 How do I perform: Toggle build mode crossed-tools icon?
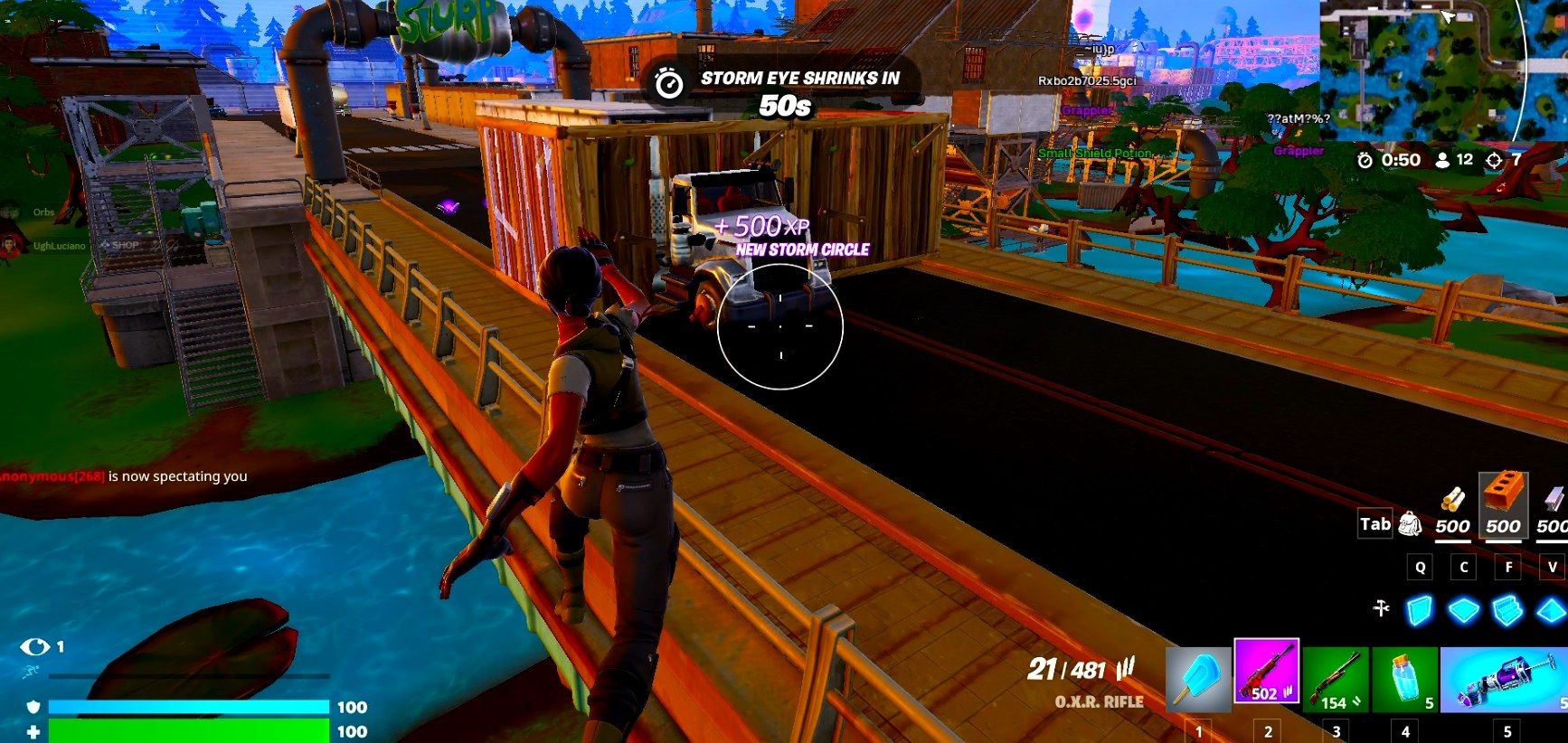[1381, 609]
